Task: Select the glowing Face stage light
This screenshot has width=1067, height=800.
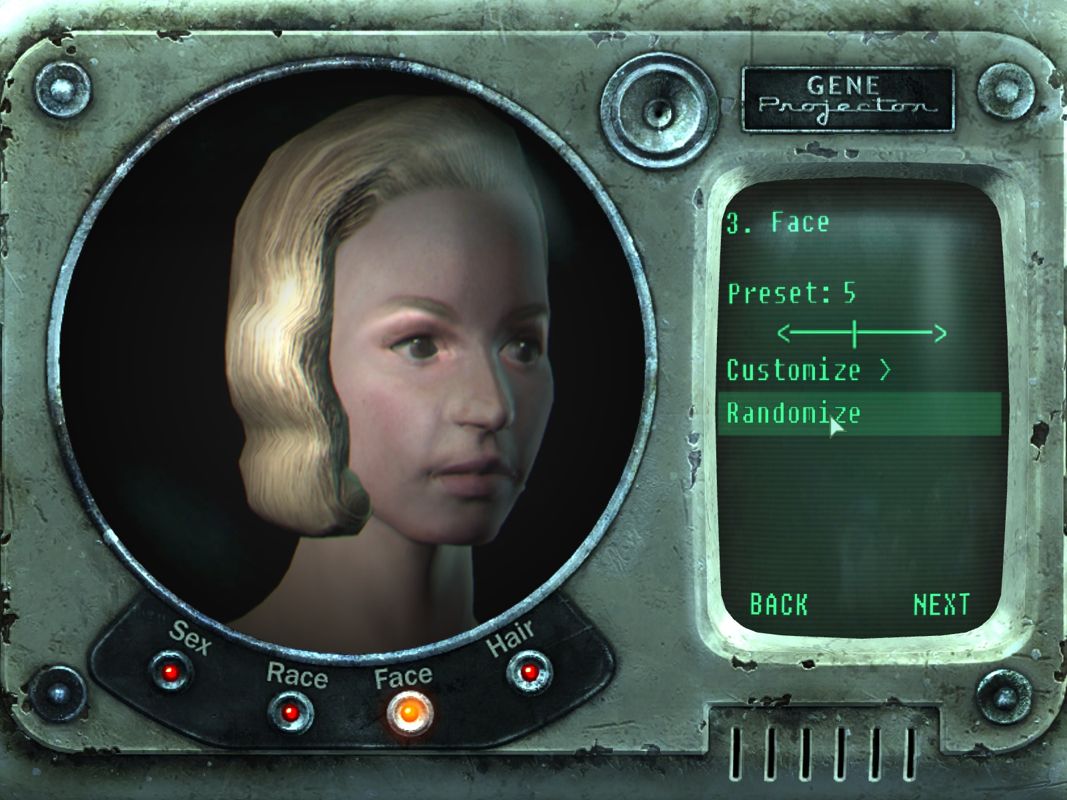Action: 410,712
